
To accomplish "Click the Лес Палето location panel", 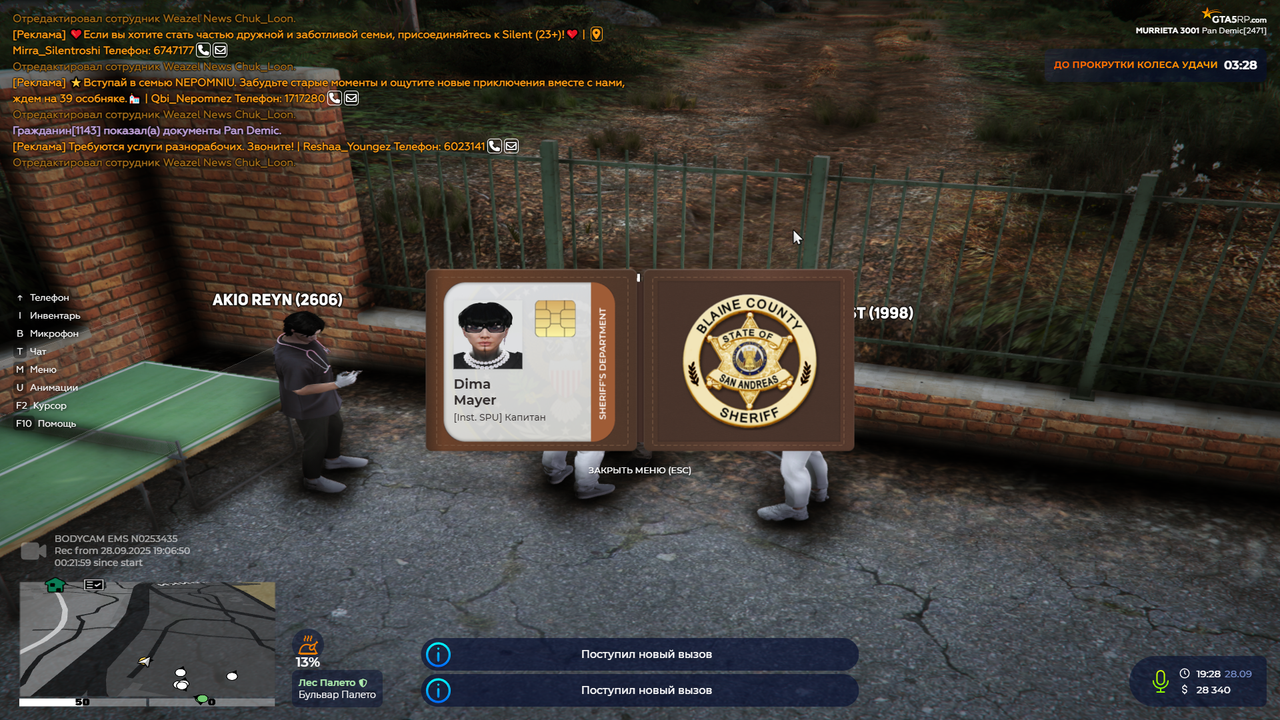I will 338,688.
